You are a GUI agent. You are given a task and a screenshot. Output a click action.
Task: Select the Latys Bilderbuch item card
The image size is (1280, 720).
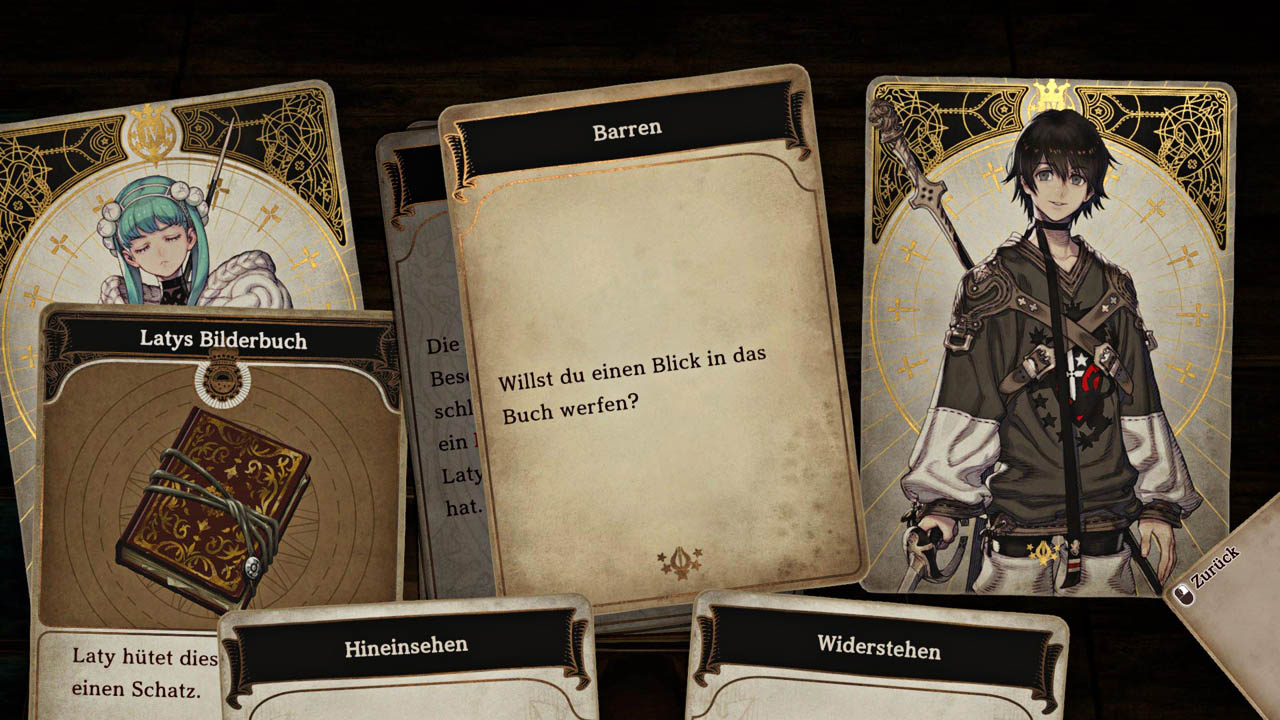(222, 470)
